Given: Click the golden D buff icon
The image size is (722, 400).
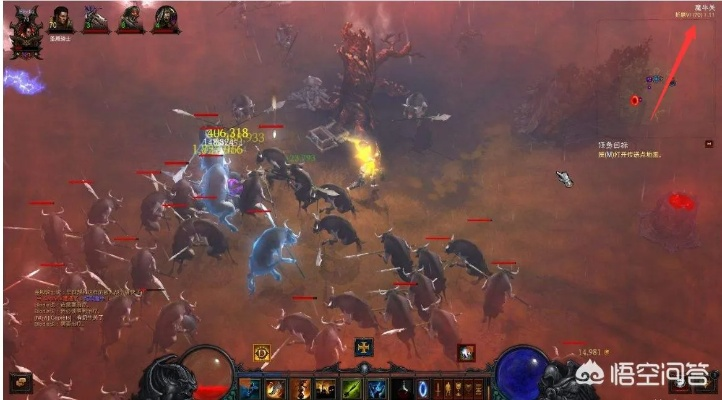Looking at the screenshot, I should point(263,352).
